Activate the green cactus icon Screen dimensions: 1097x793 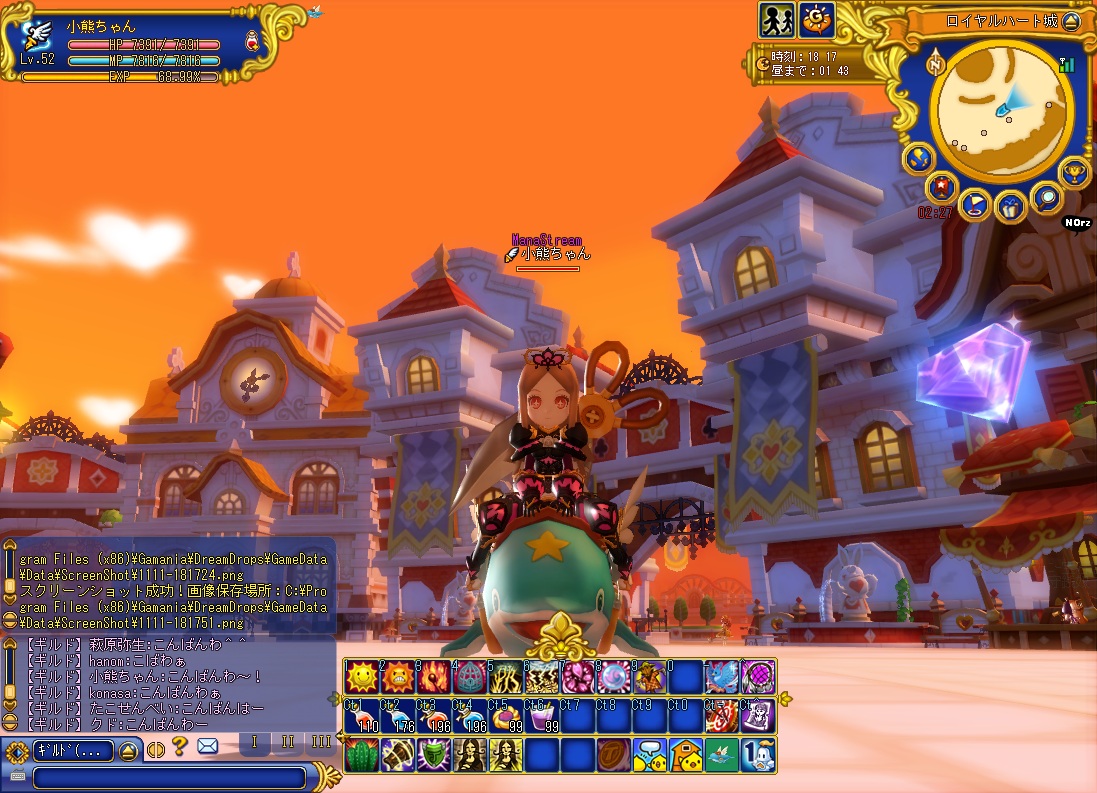tap(360, 755)
